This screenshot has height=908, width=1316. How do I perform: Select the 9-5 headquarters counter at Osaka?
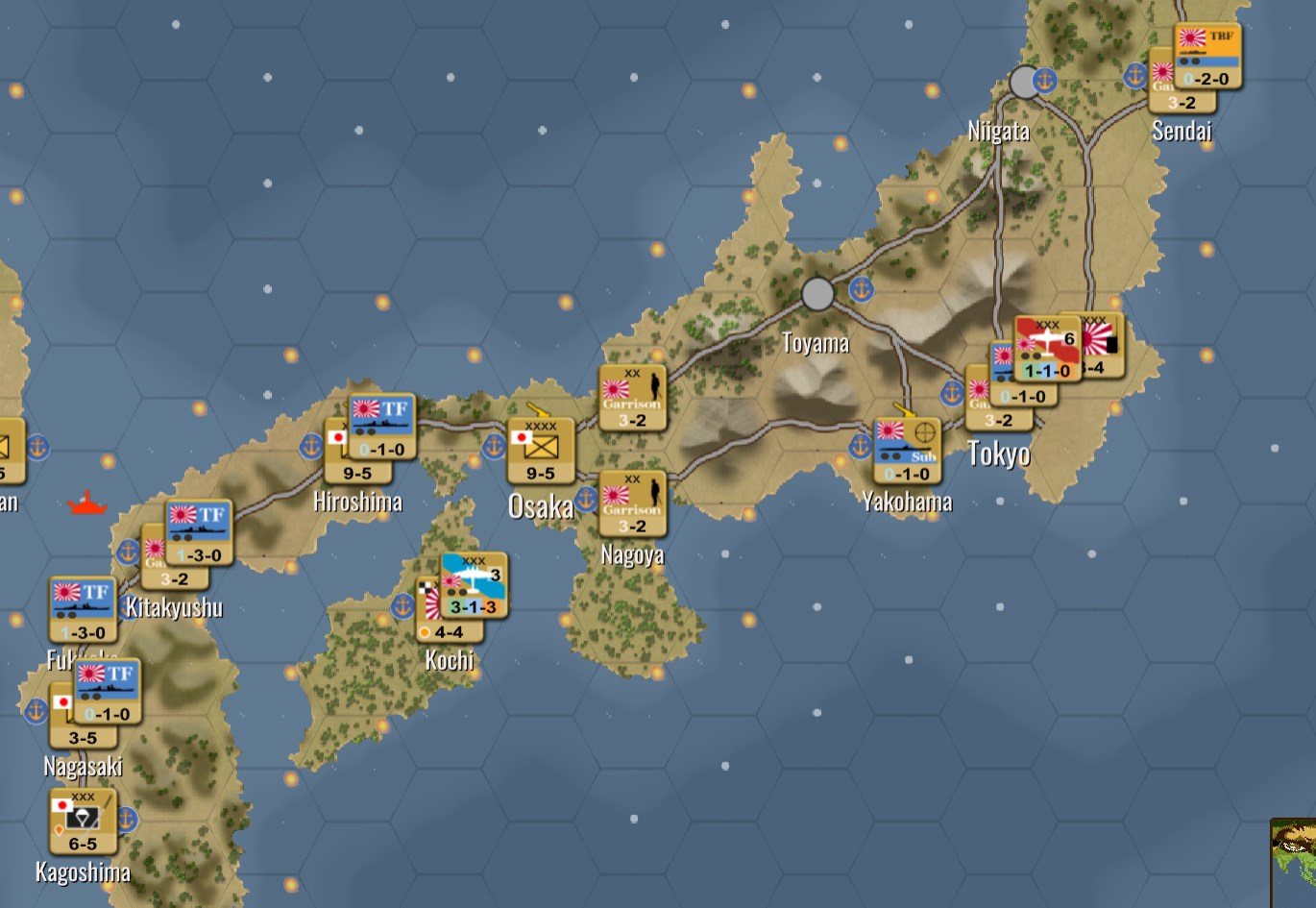[x=541, y=447]
